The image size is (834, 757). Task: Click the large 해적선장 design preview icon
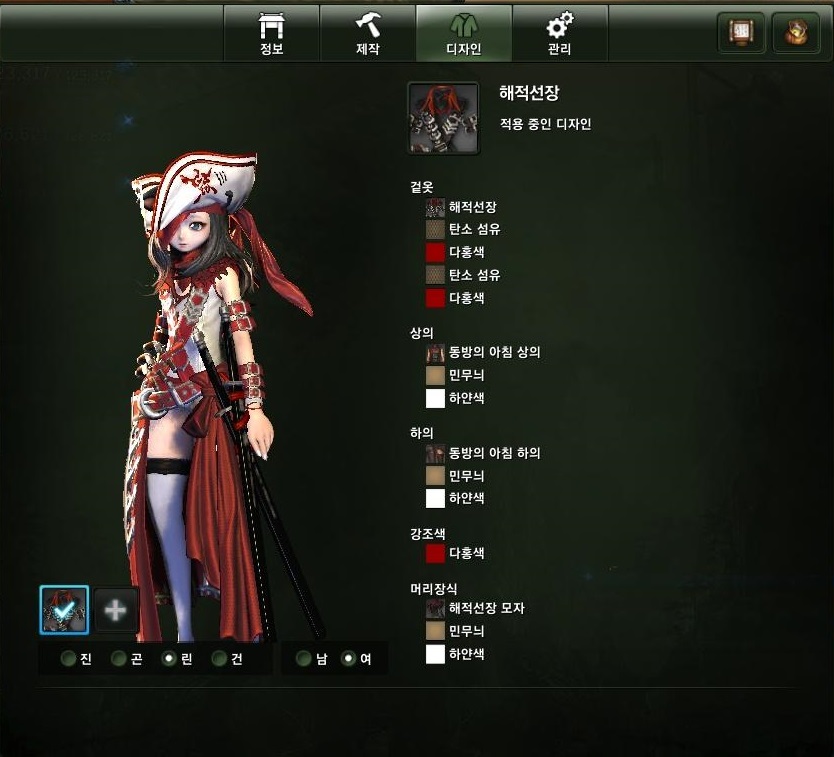click(x=443, y=118)
